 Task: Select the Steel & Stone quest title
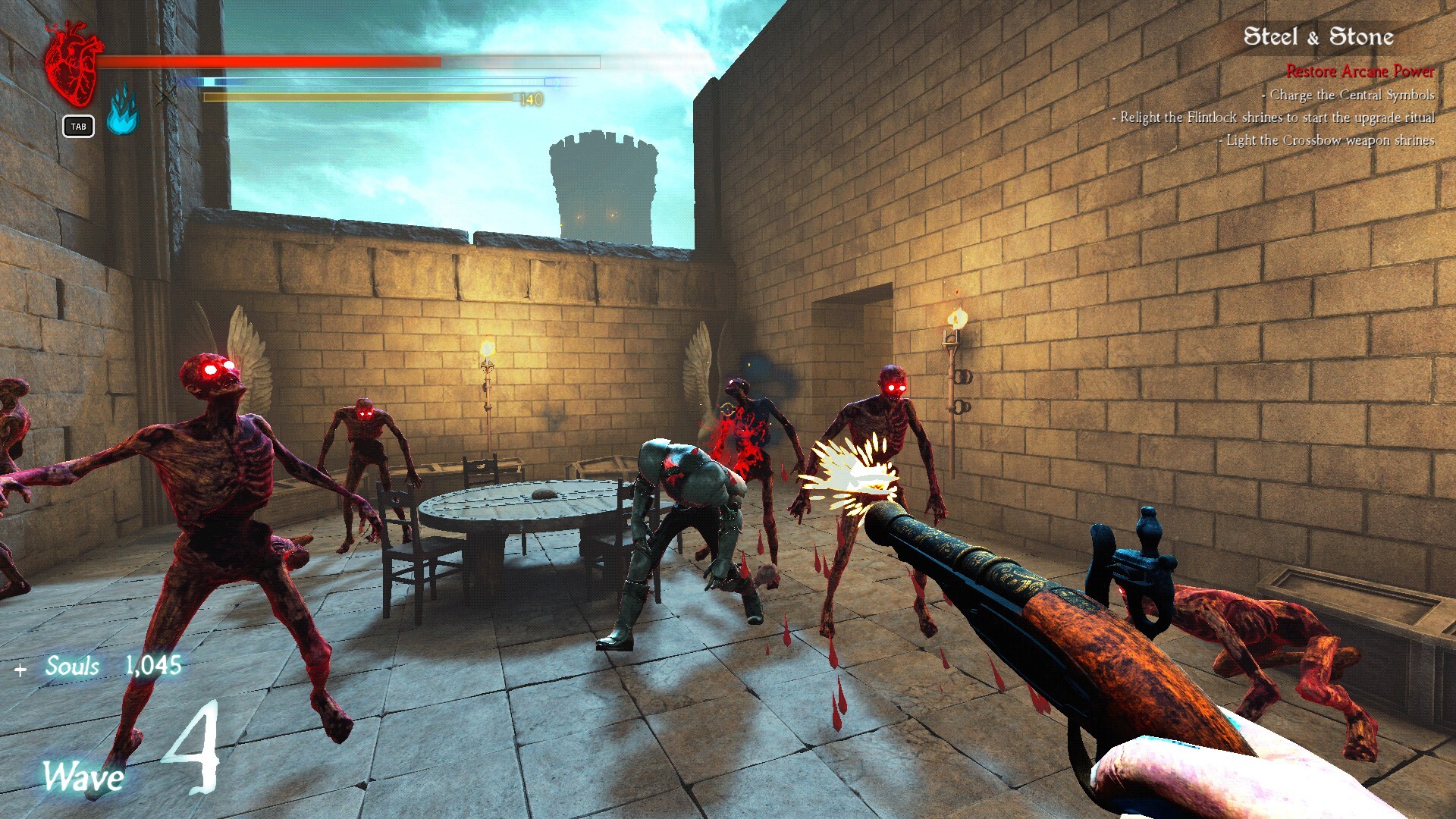(x=1318, y=36)
